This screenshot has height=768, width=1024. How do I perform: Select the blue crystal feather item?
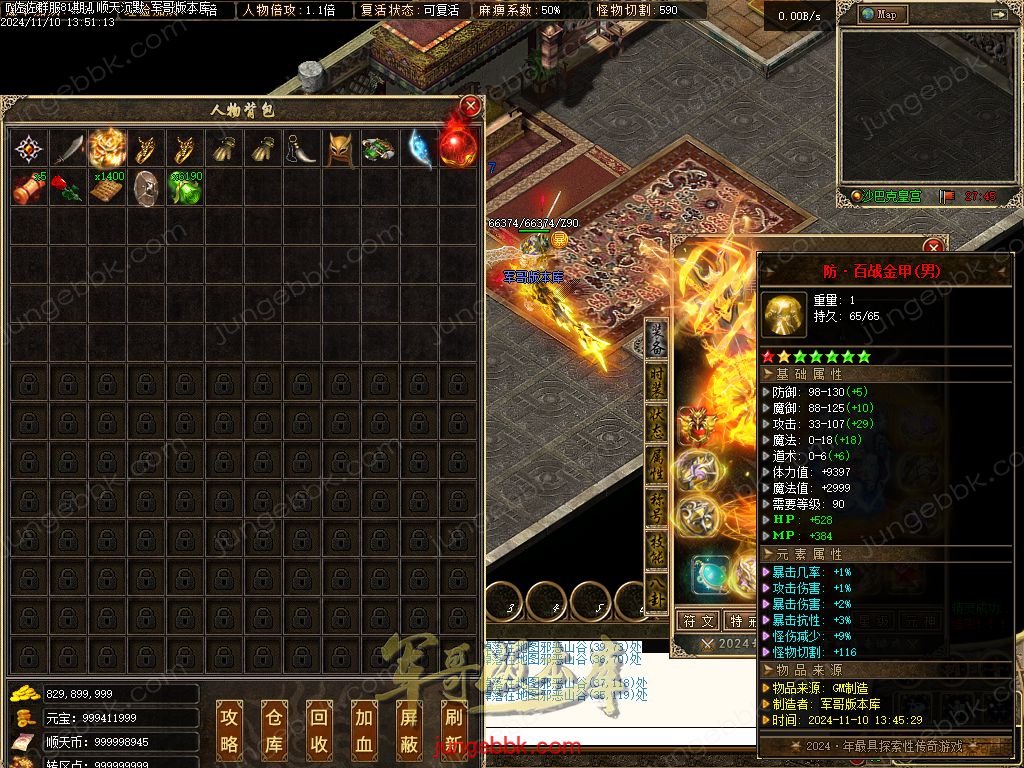click(419, 150)
